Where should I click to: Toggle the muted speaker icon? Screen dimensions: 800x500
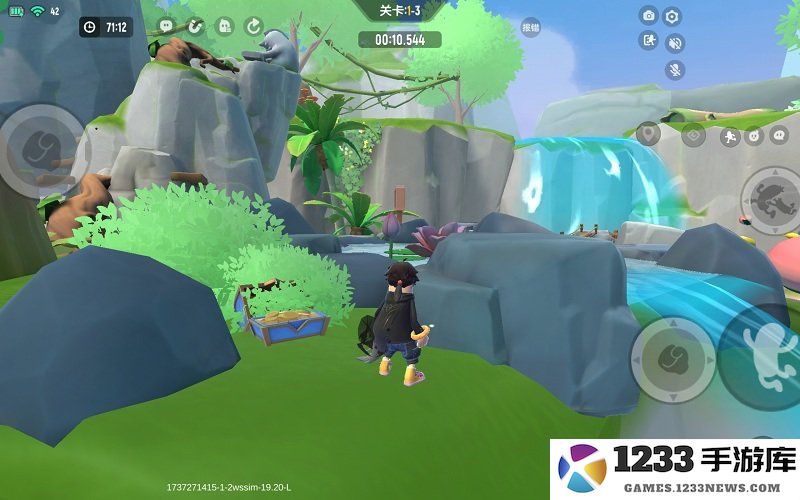pos(675,42)
